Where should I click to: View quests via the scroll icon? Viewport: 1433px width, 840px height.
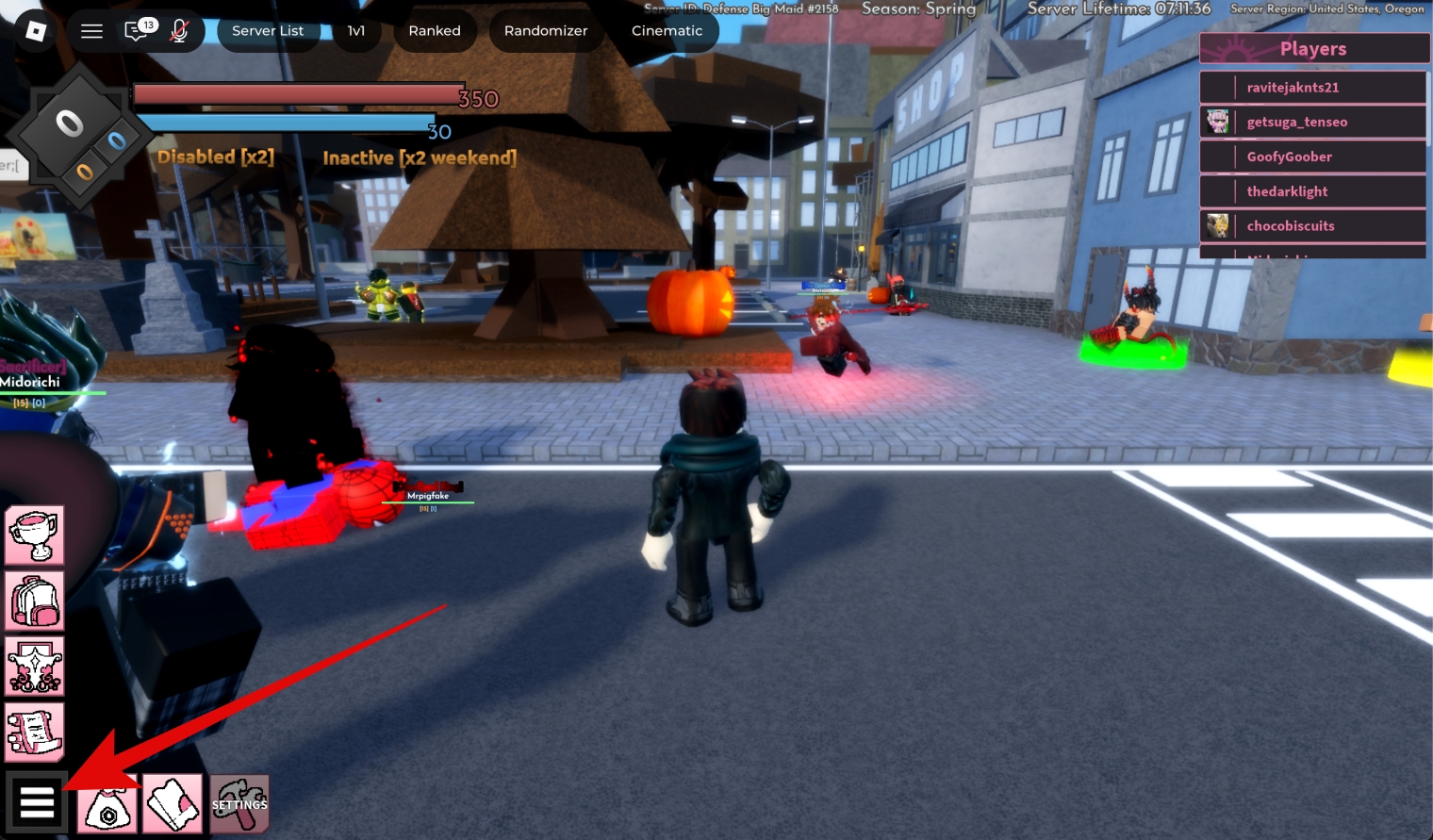click(x=35, y=731)
